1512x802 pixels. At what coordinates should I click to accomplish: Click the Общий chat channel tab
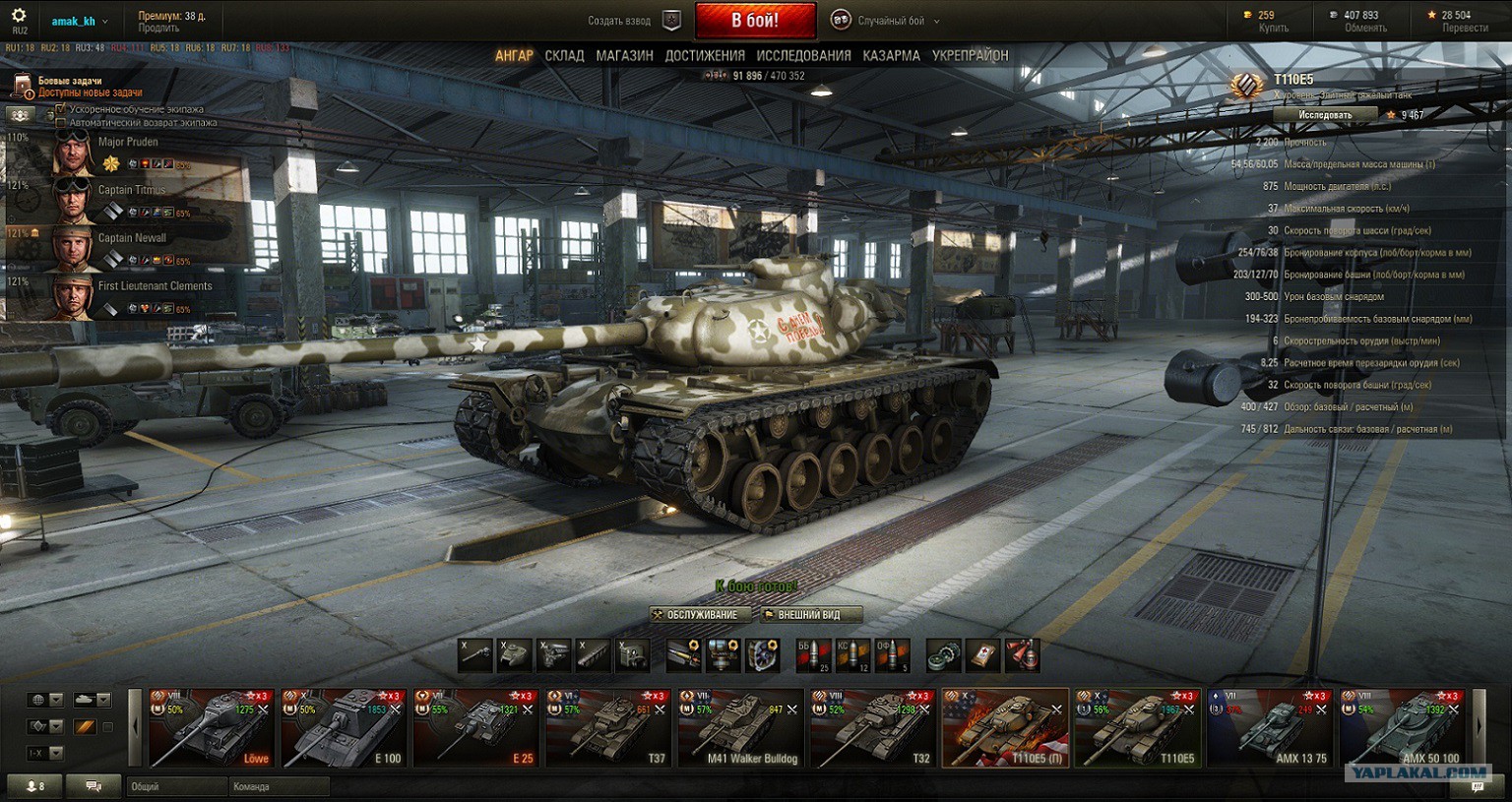(175, 786)
